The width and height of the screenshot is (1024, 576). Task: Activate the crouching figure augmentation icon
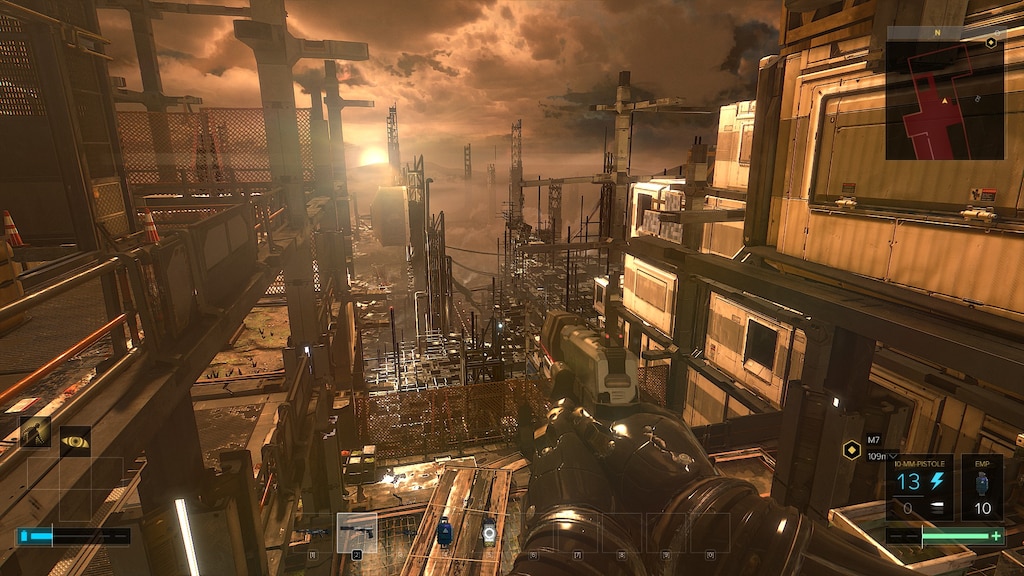coord(35,432)
